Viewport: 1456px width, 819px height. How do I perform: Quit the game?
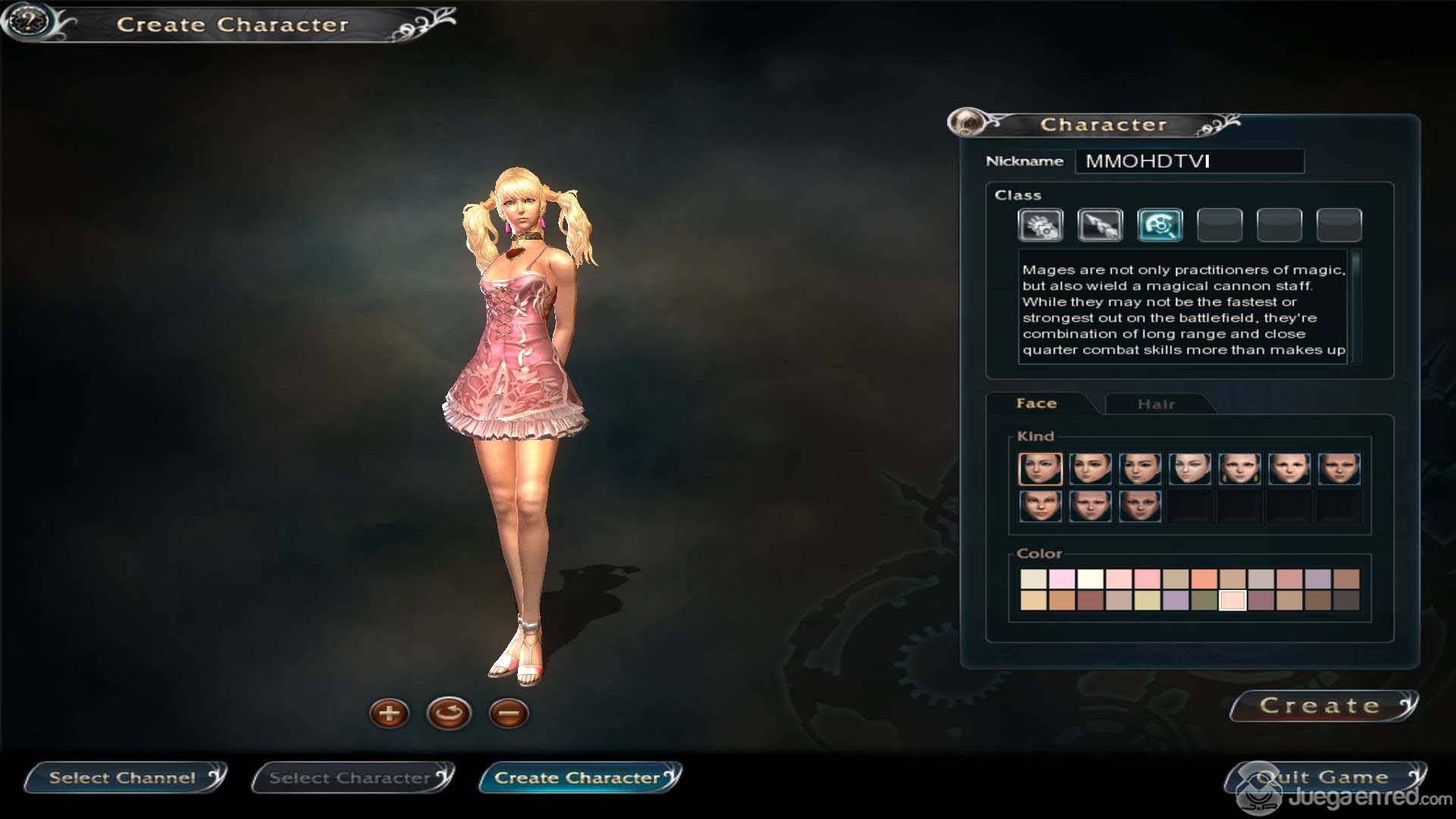[1323, 777]
